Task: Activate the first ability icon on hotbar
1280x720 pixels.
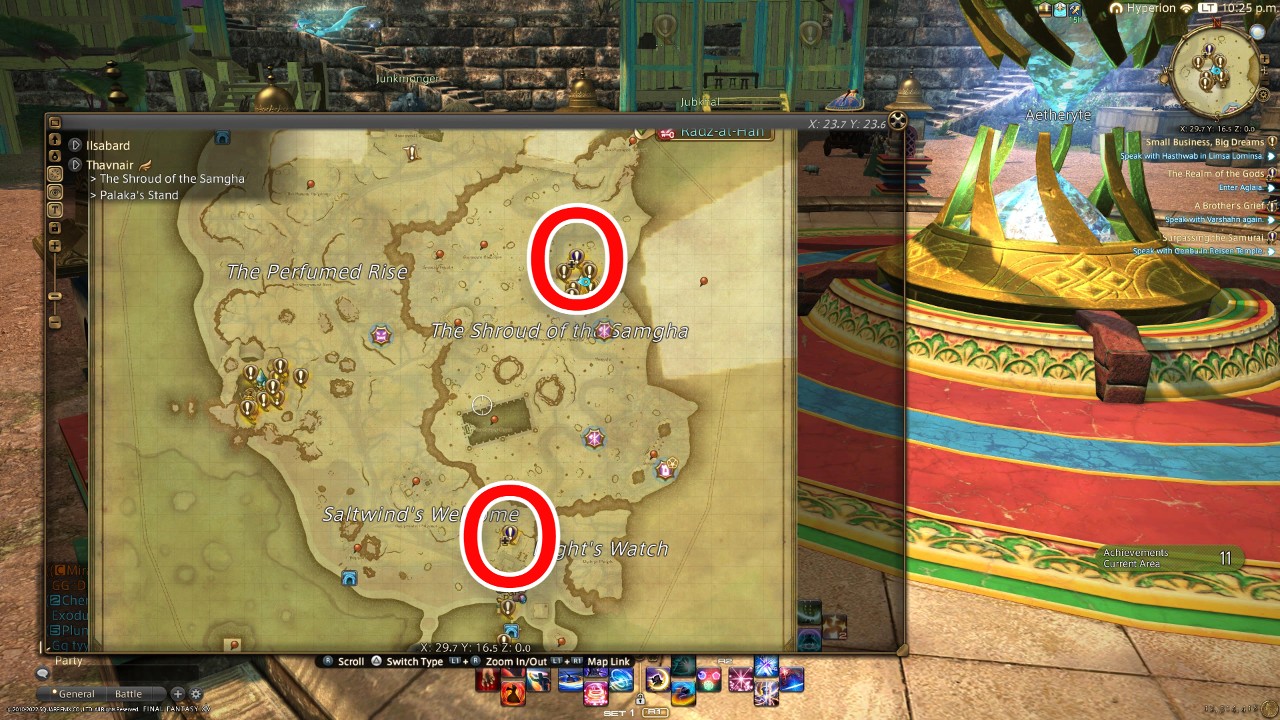Action: tap(489, 679)
